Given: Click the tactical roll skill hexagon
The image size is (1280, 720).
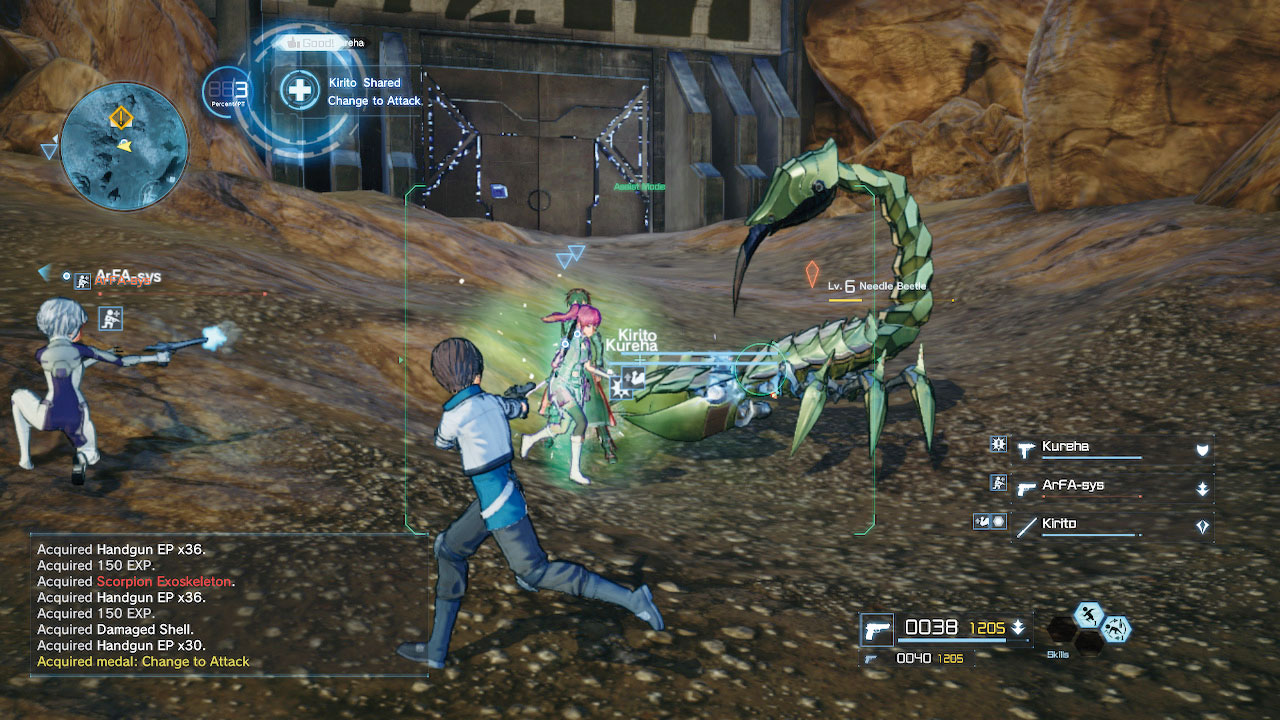Looking at the screenshot, I should click(x=1117, y=628).
